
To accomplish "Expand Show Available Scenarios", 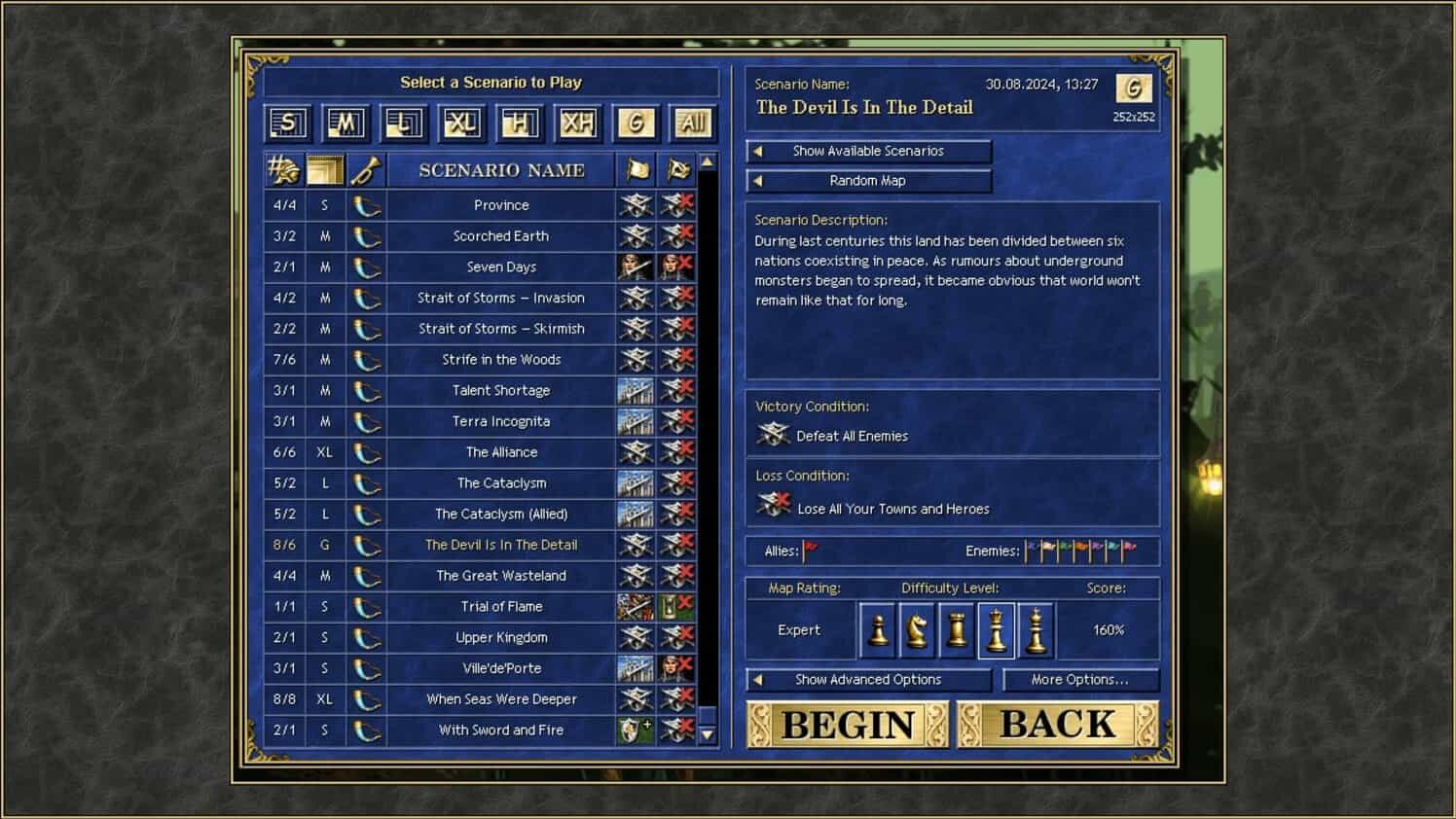I will click(868, 151).
